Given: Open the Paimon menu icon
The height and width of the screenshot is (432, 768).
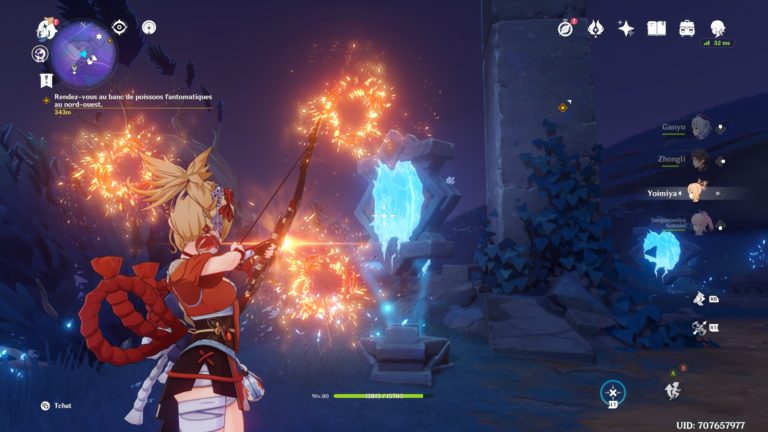Looking at the screenshot, I should (x=46, y=28).
